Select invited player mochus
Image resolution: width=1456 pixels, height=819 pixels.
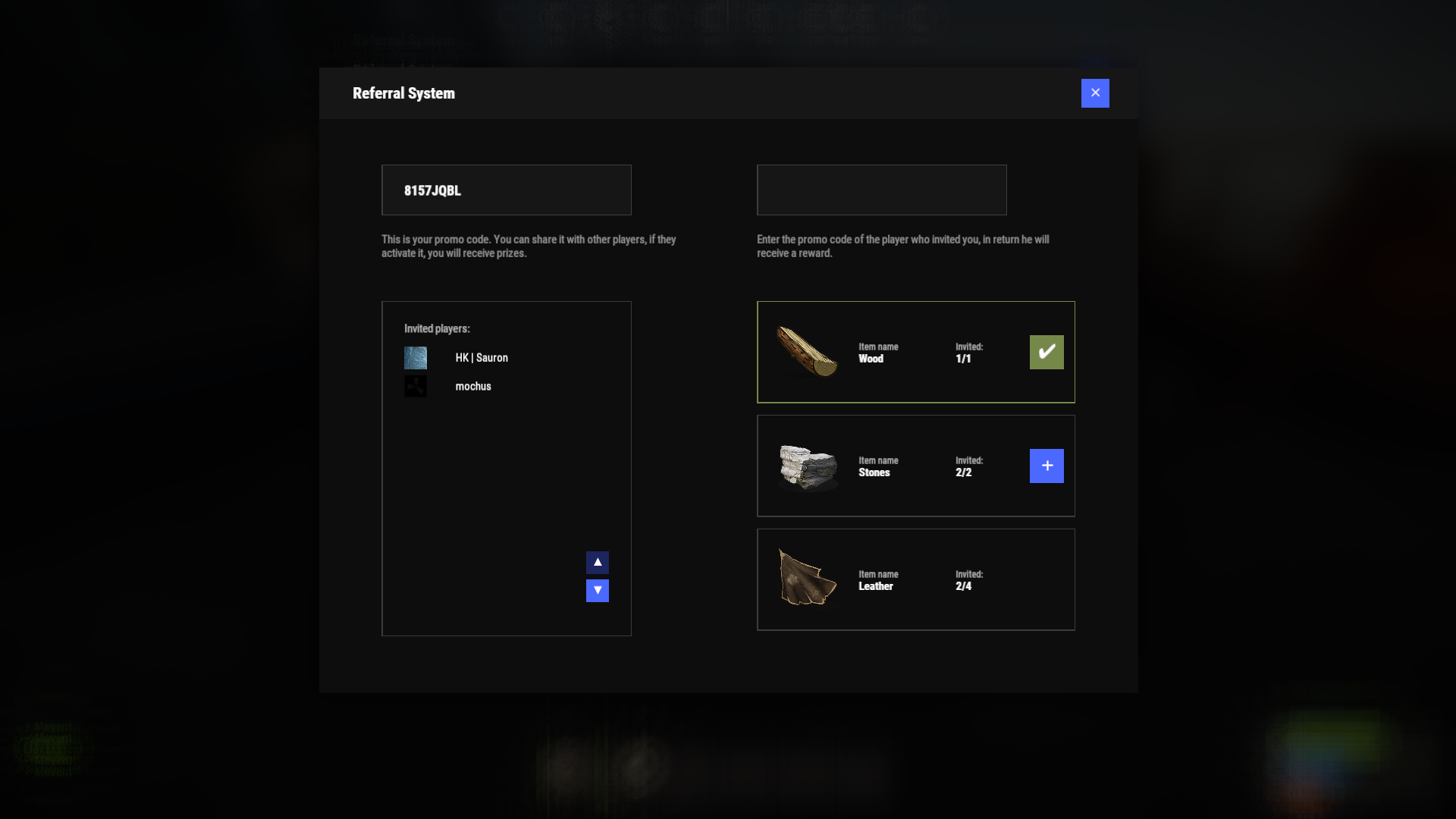(472, 387)
